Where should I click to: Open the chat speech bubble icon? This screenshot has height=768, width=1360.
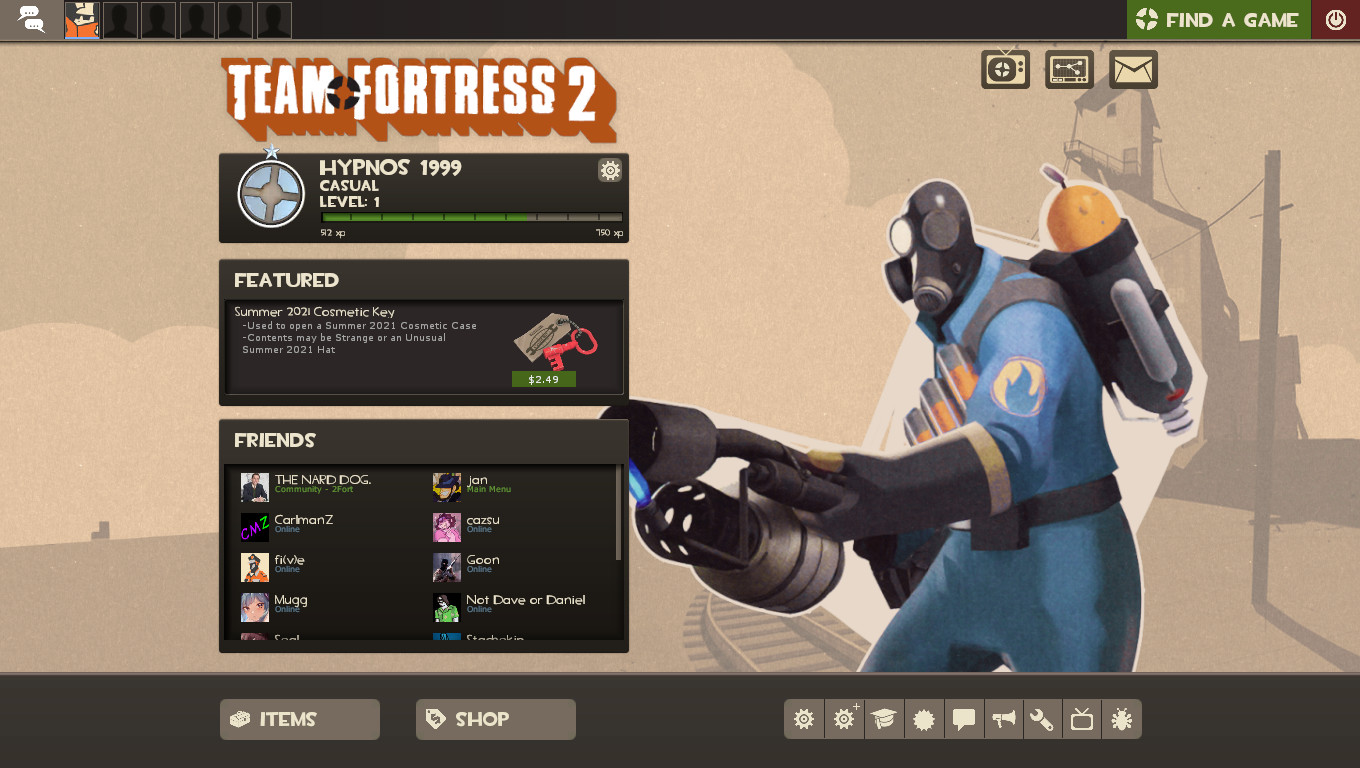(x=963, y=719)
